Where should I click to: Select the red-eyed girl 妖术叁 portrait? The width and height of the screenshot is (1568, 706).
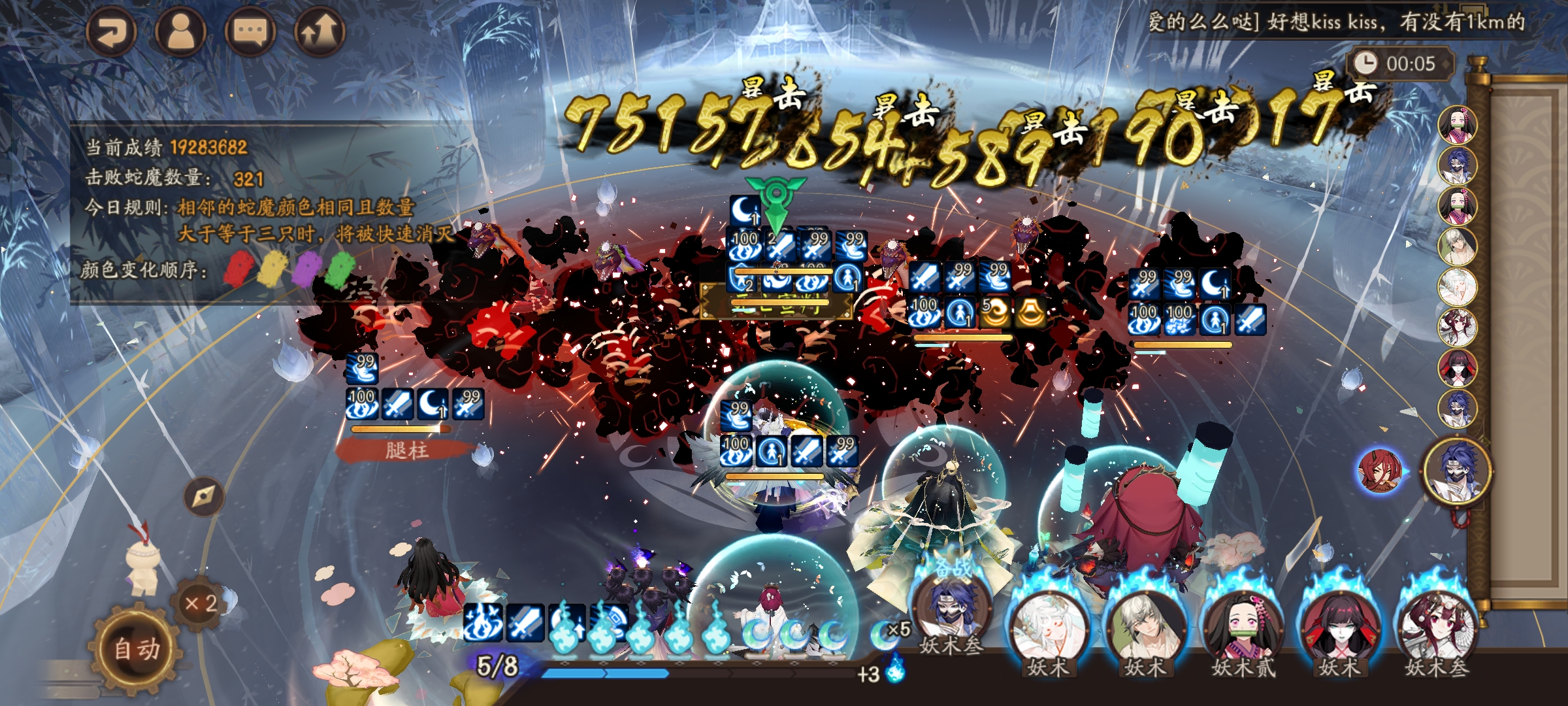(x=1436, y=628)
